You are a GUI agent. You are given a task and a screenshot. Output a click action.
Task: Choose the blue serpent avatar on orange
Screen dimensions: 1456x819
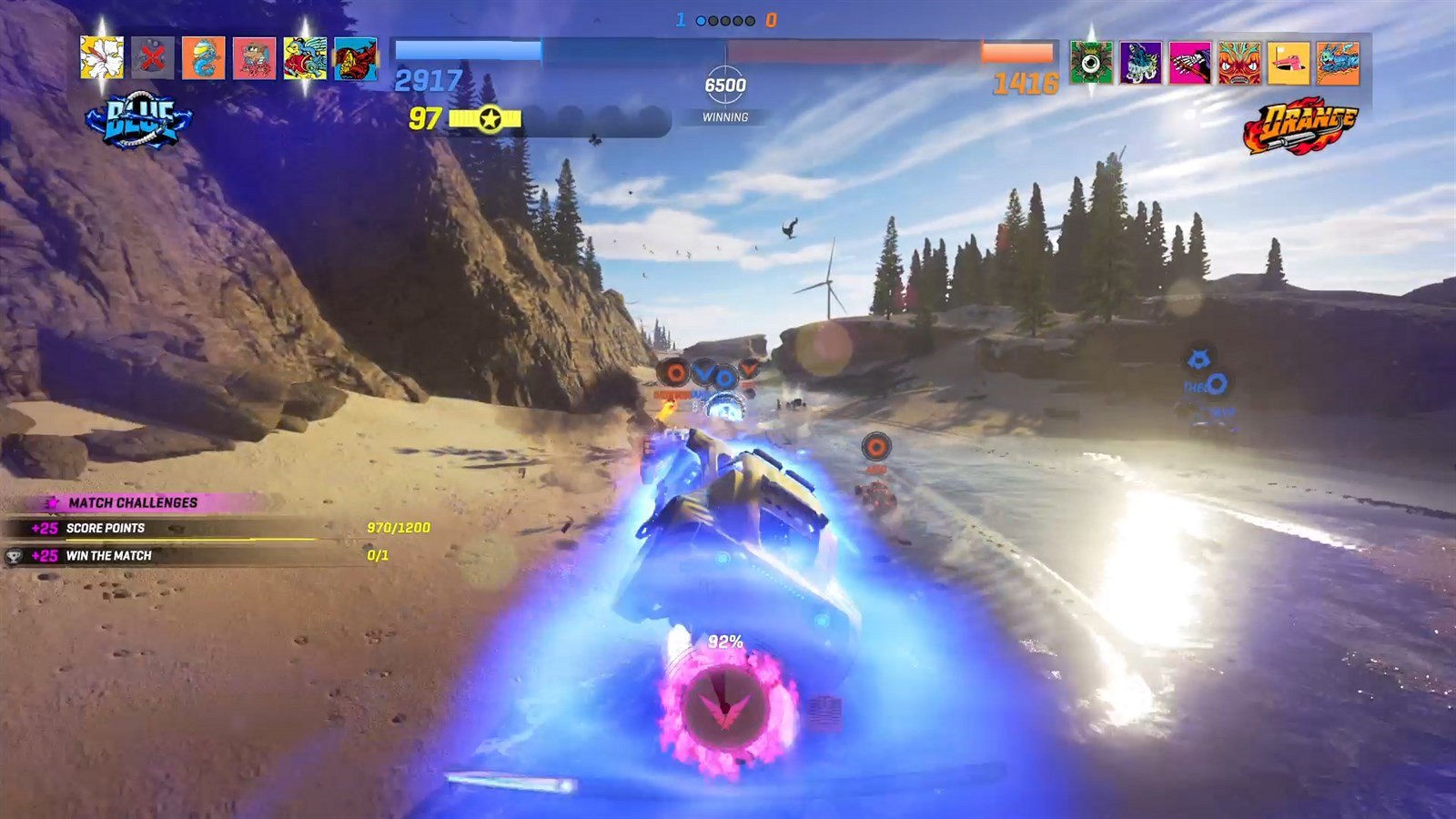tap(204, 59)
